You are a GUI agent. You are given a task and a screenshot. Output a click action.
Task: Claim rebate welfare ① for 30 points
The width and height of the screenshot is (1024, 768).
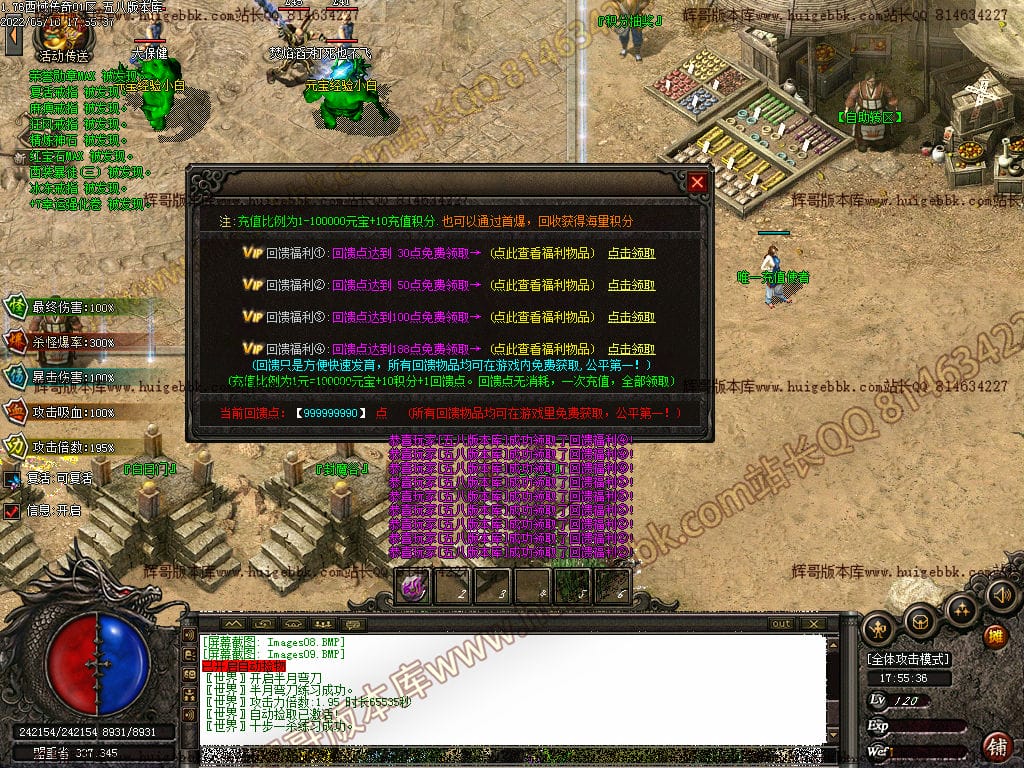tap(631, 253)
